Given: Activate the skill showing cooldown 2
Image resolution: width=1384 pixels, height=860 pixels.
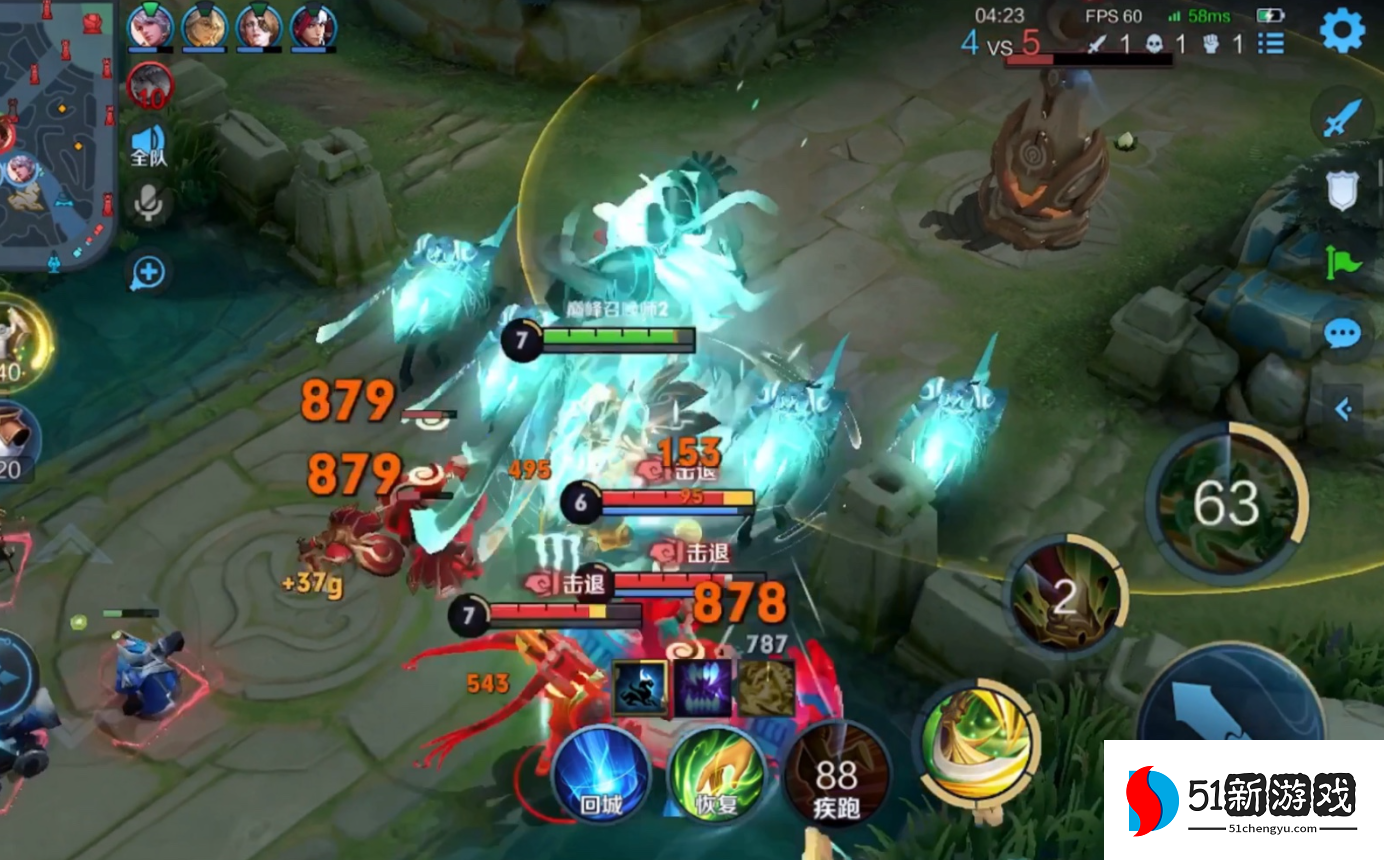Looking at the screenshot, I should (x=1064, y=598).
